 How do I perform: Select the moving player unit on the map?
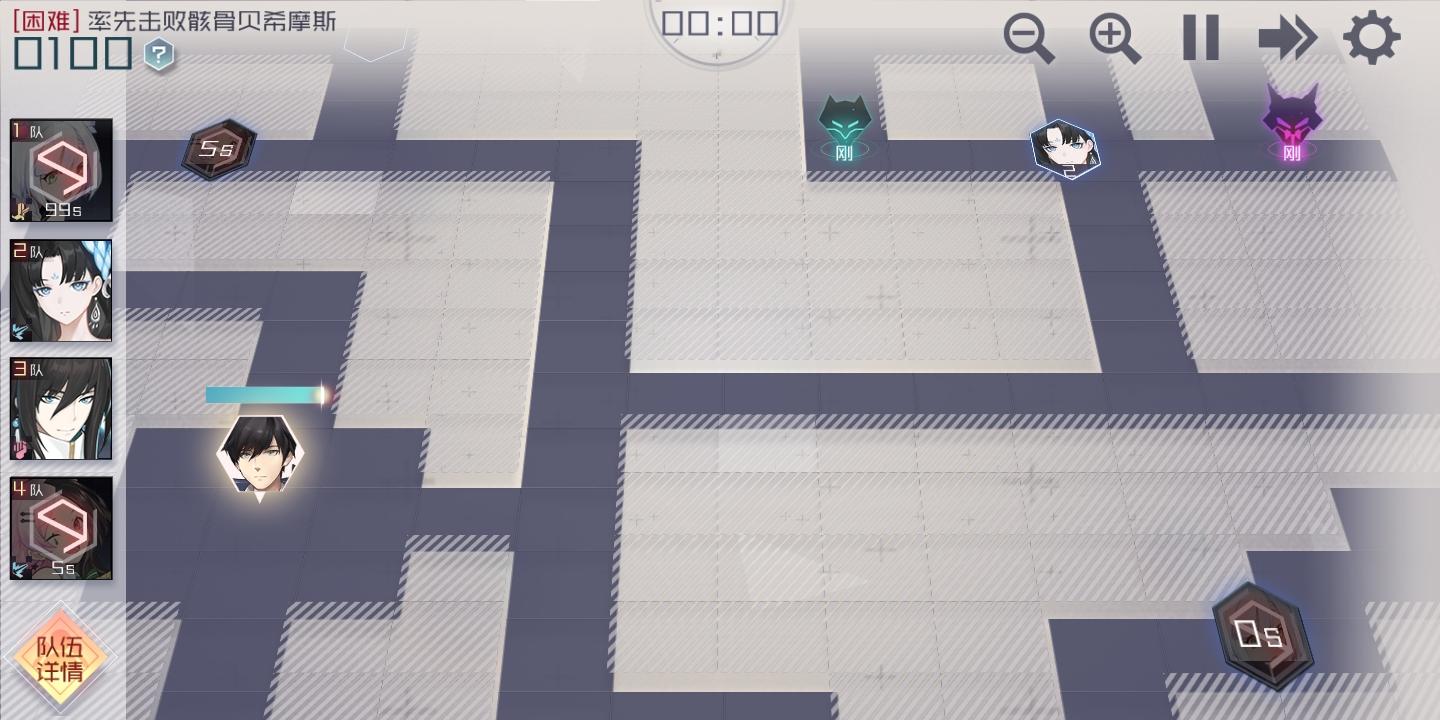pos(258,455)
